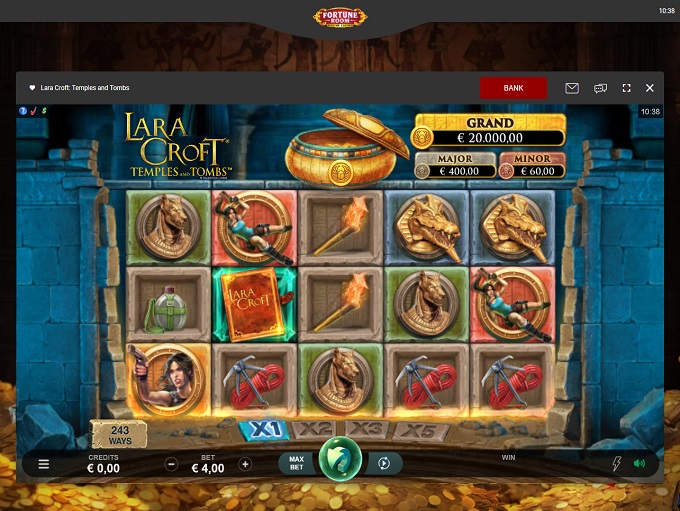Open the envelope messages icon
Image resolution: width=680 pixels, height=511 pixels.
(572, 88)
